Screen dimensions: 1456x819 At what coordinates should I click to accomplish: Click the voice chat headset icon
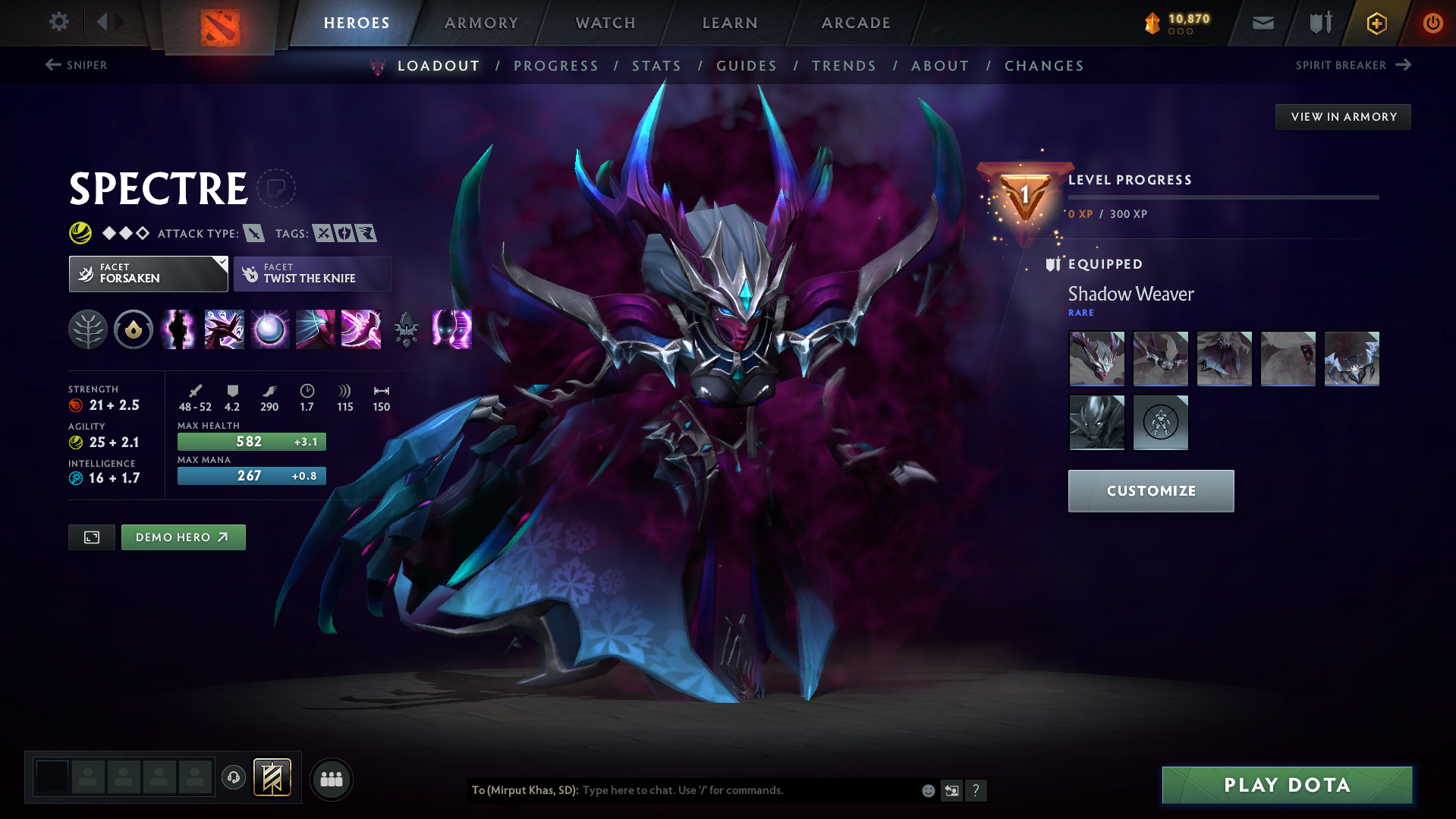point(233,779)
